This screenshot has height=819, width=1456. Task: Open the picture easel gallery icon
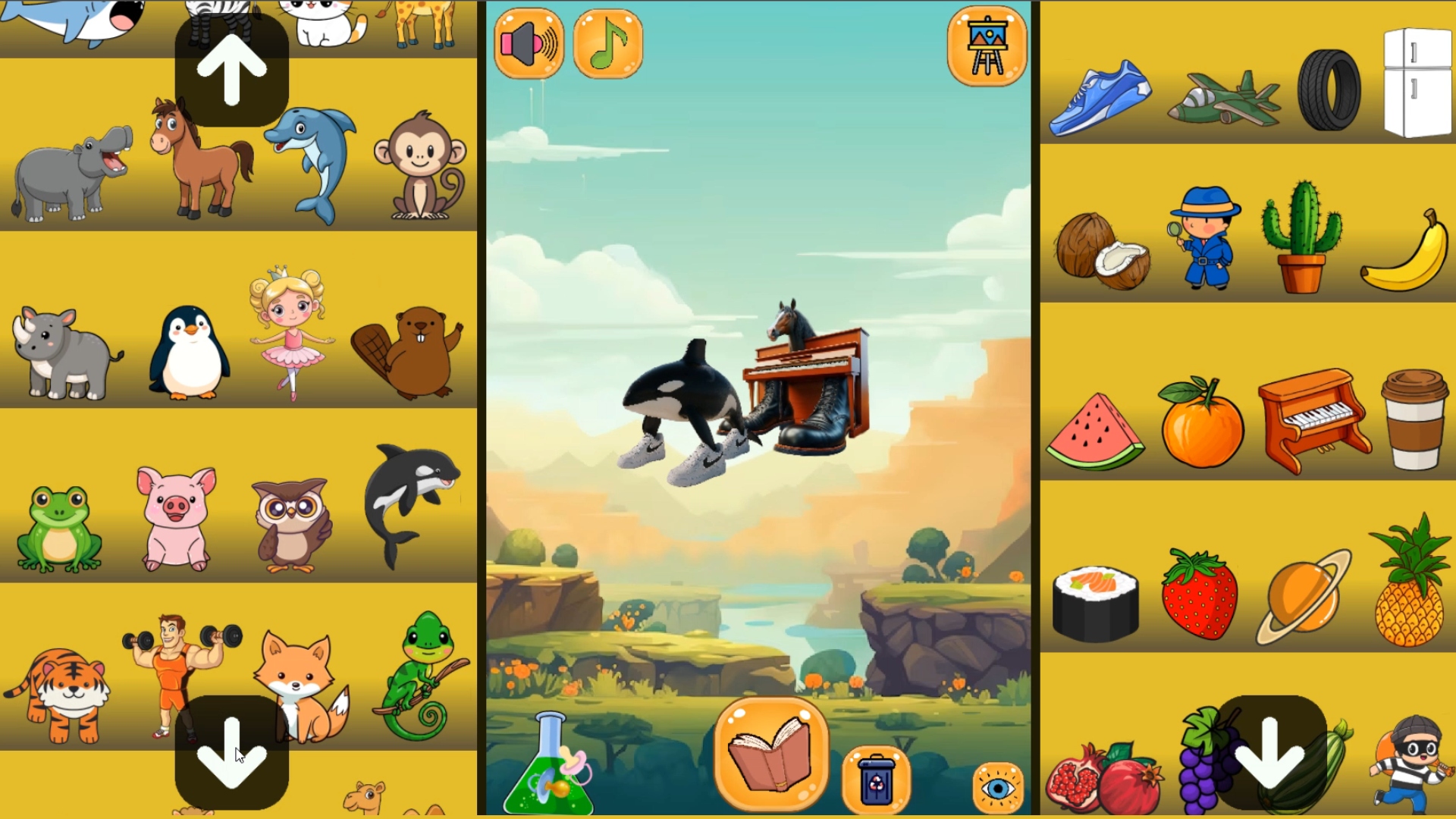click(986, 47)
